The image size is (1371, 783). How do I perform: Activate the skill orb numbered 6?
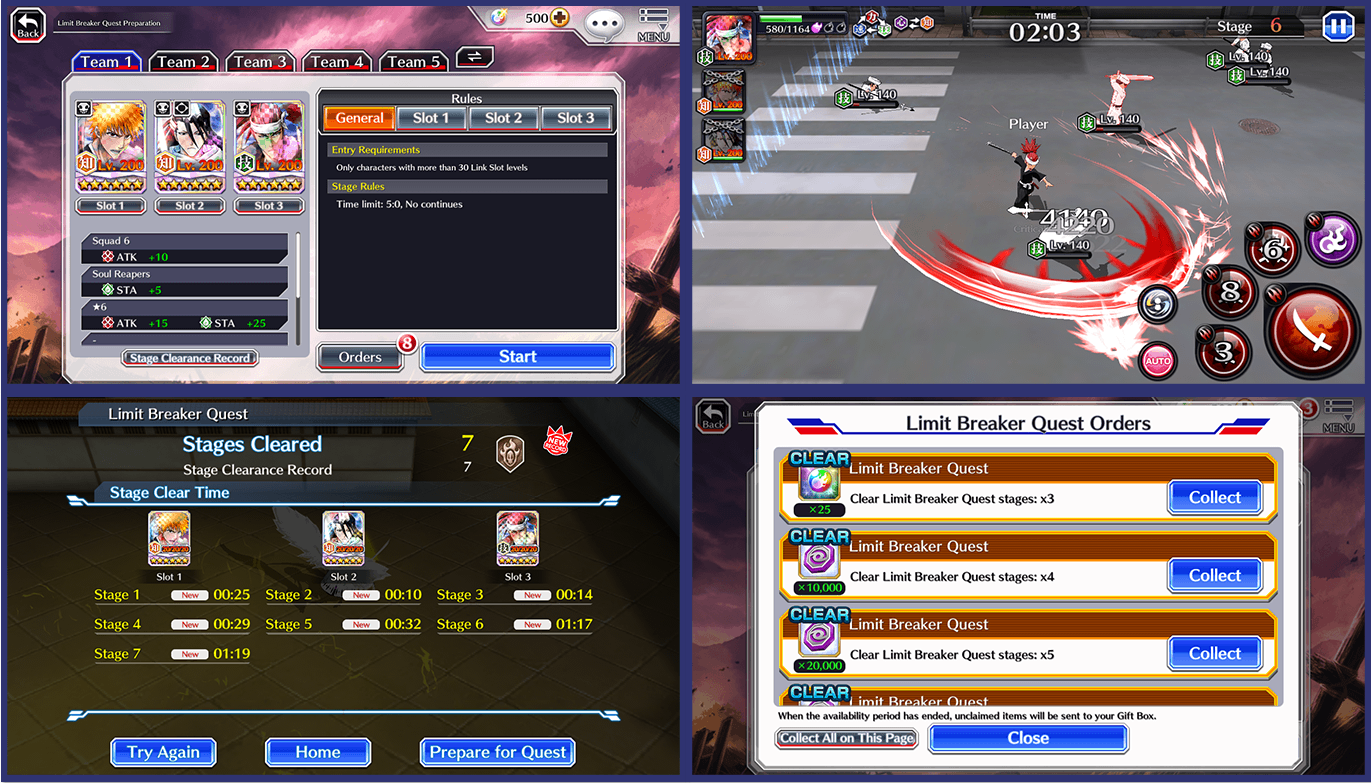pos(1272,249)
